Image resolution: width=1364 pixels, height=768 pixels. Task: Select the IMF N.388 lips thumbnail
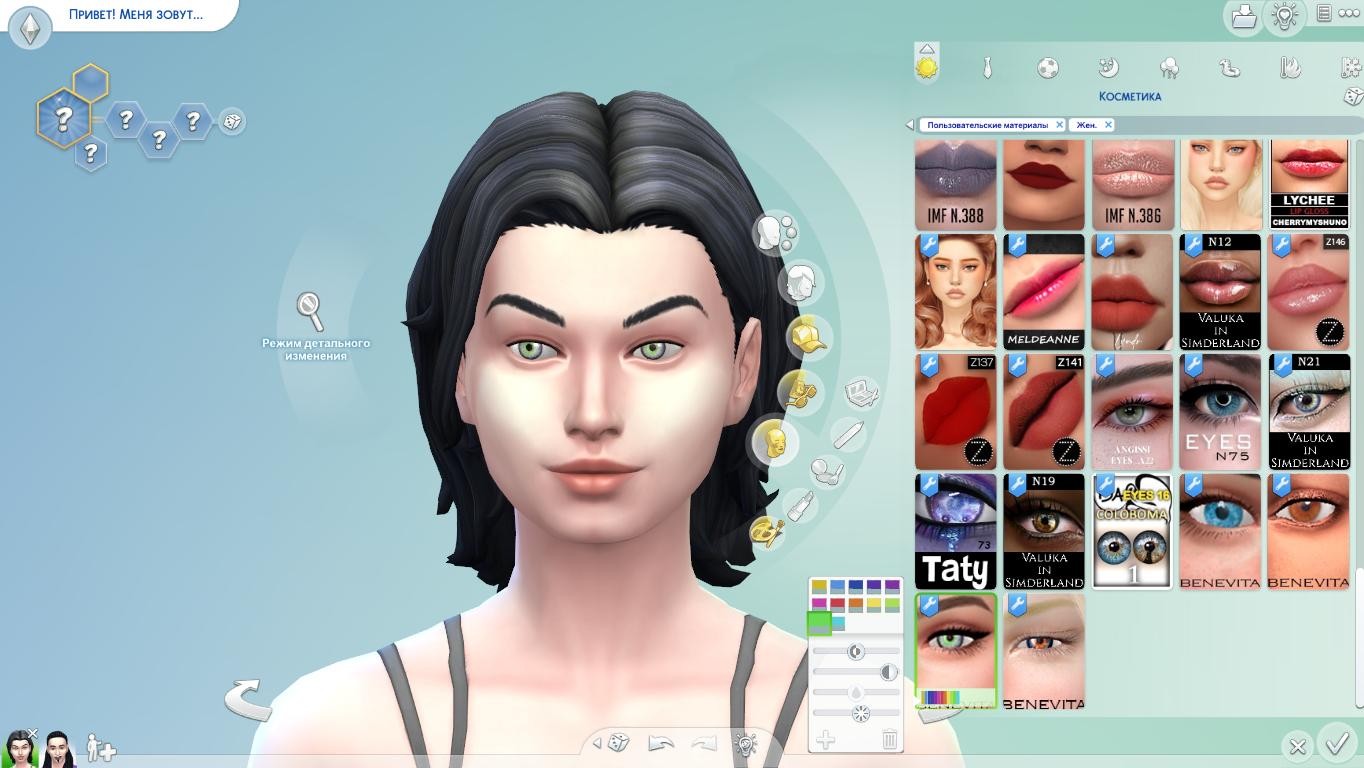(x=956, y=184)
